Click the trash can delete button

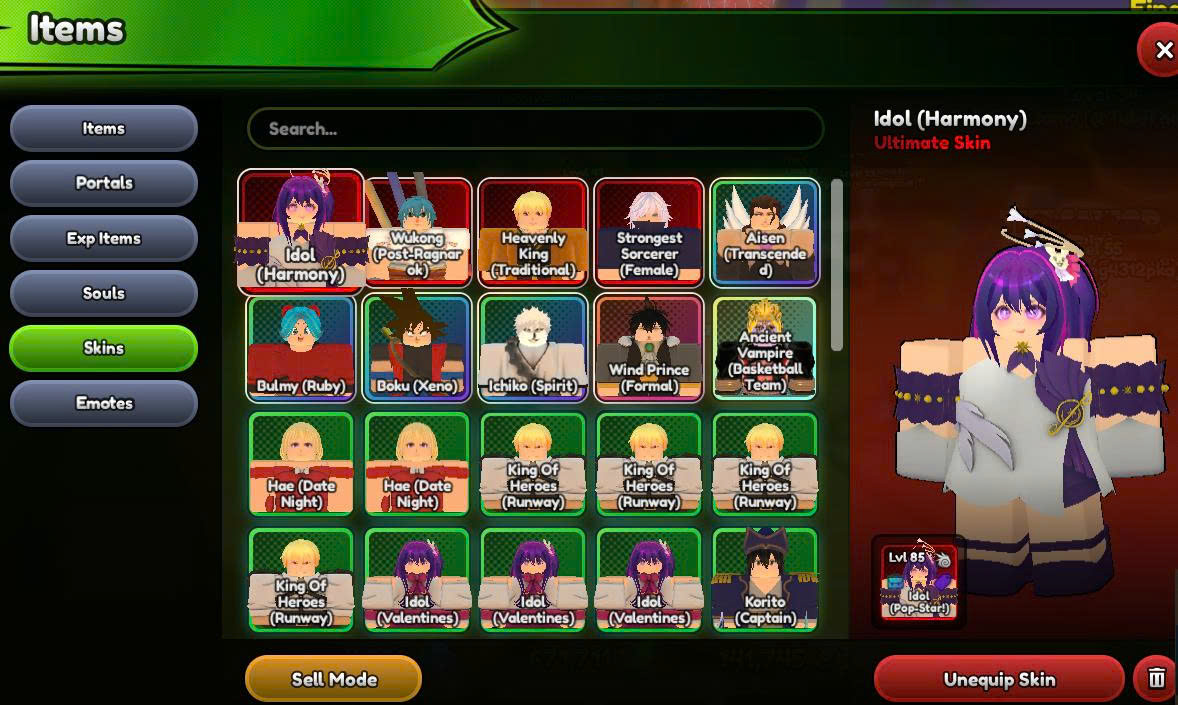click(x=1156, y=679)
